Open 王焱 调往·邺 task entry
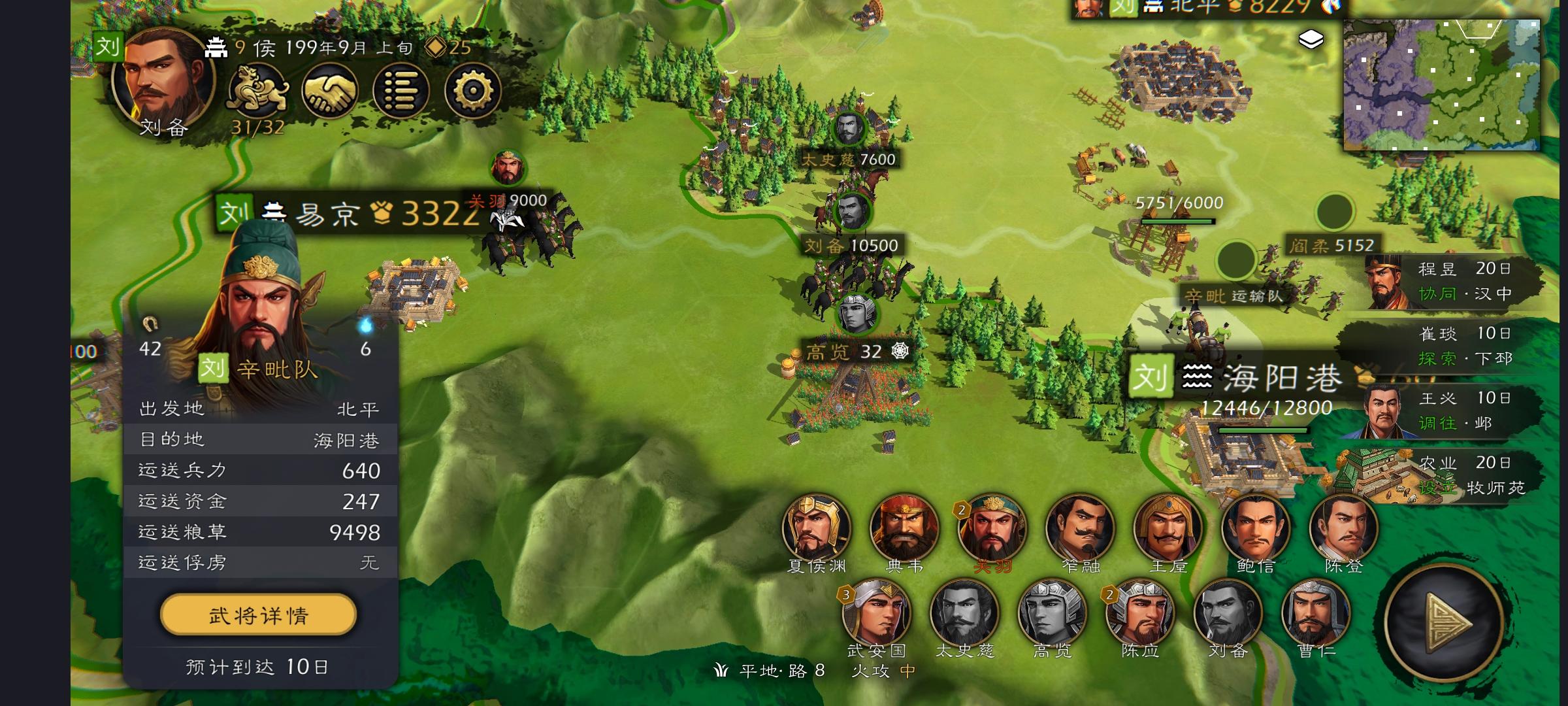The width and height of the screenshot is (1568, 706). tap(1454, 411)
